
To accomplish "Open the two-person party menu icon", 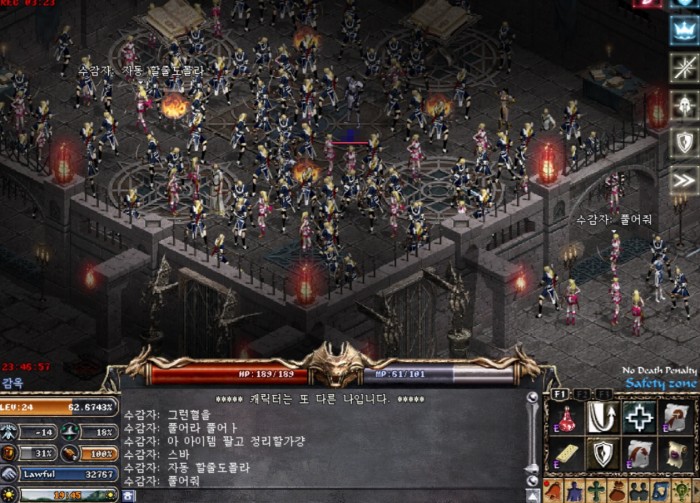I will [x=638, y=491].
